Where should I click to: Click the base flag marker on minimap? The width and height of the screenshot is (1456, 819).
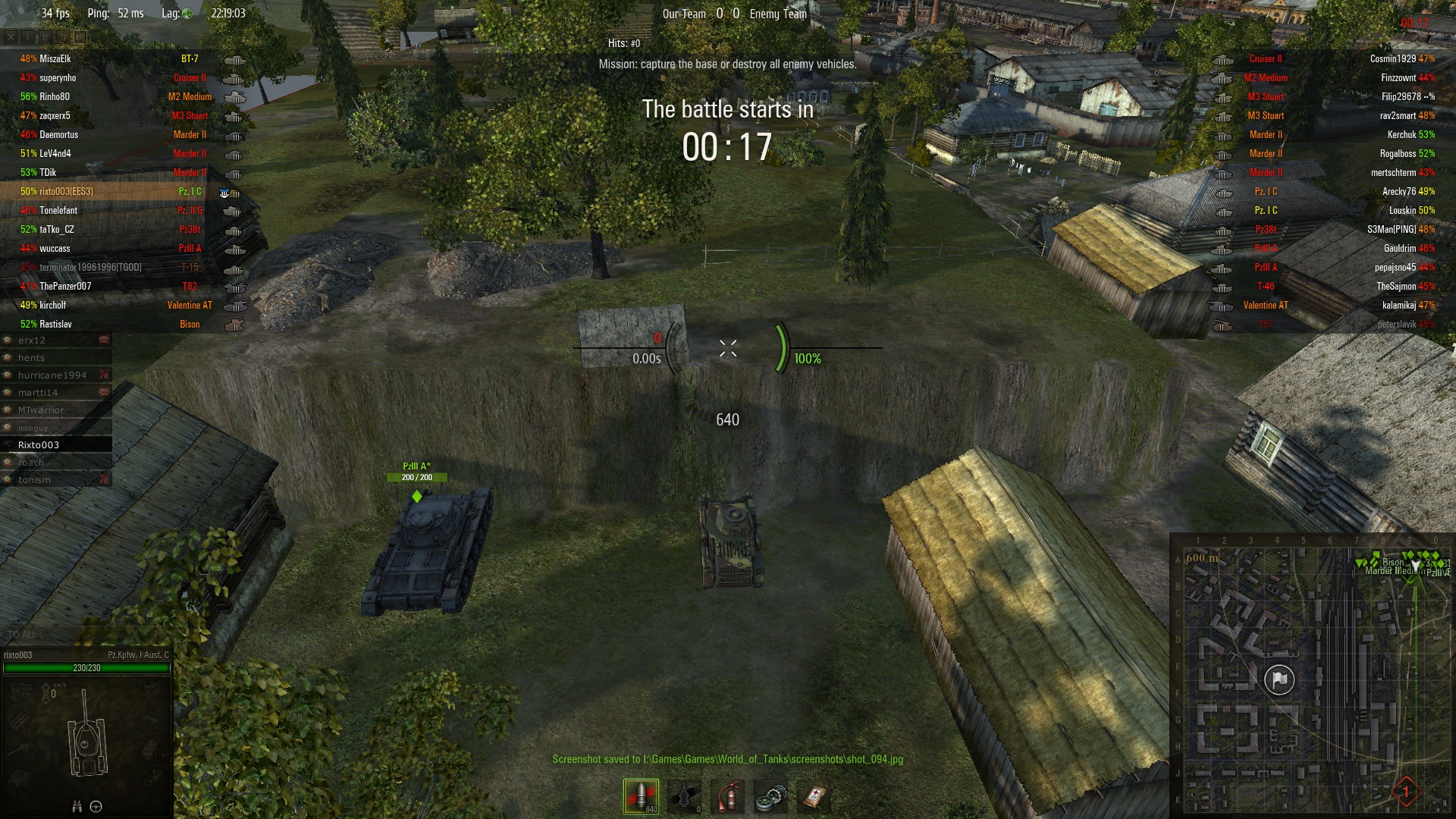click(x=1279, y=679)
